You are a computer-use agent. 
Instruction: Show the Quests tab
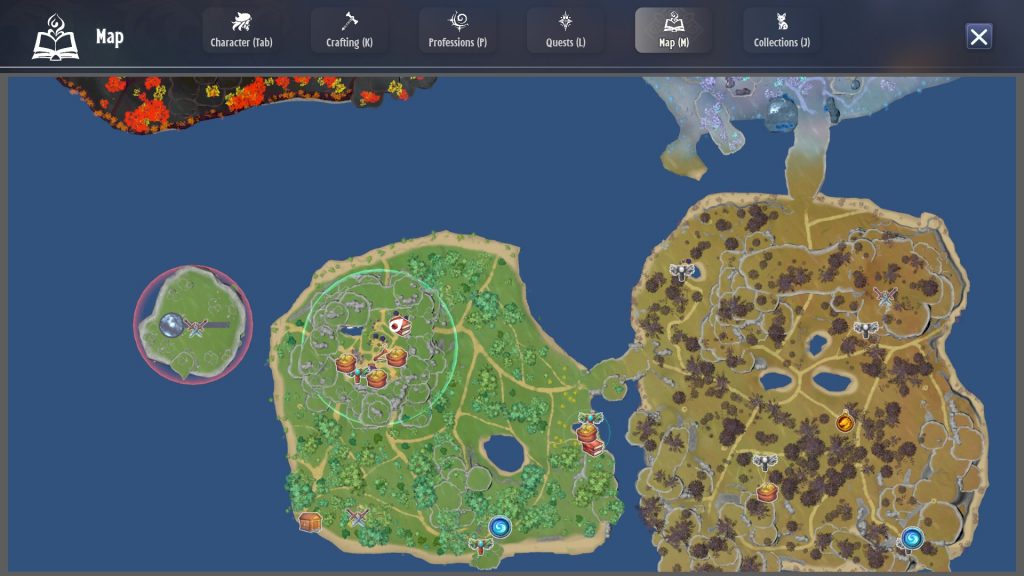point(565,30)
